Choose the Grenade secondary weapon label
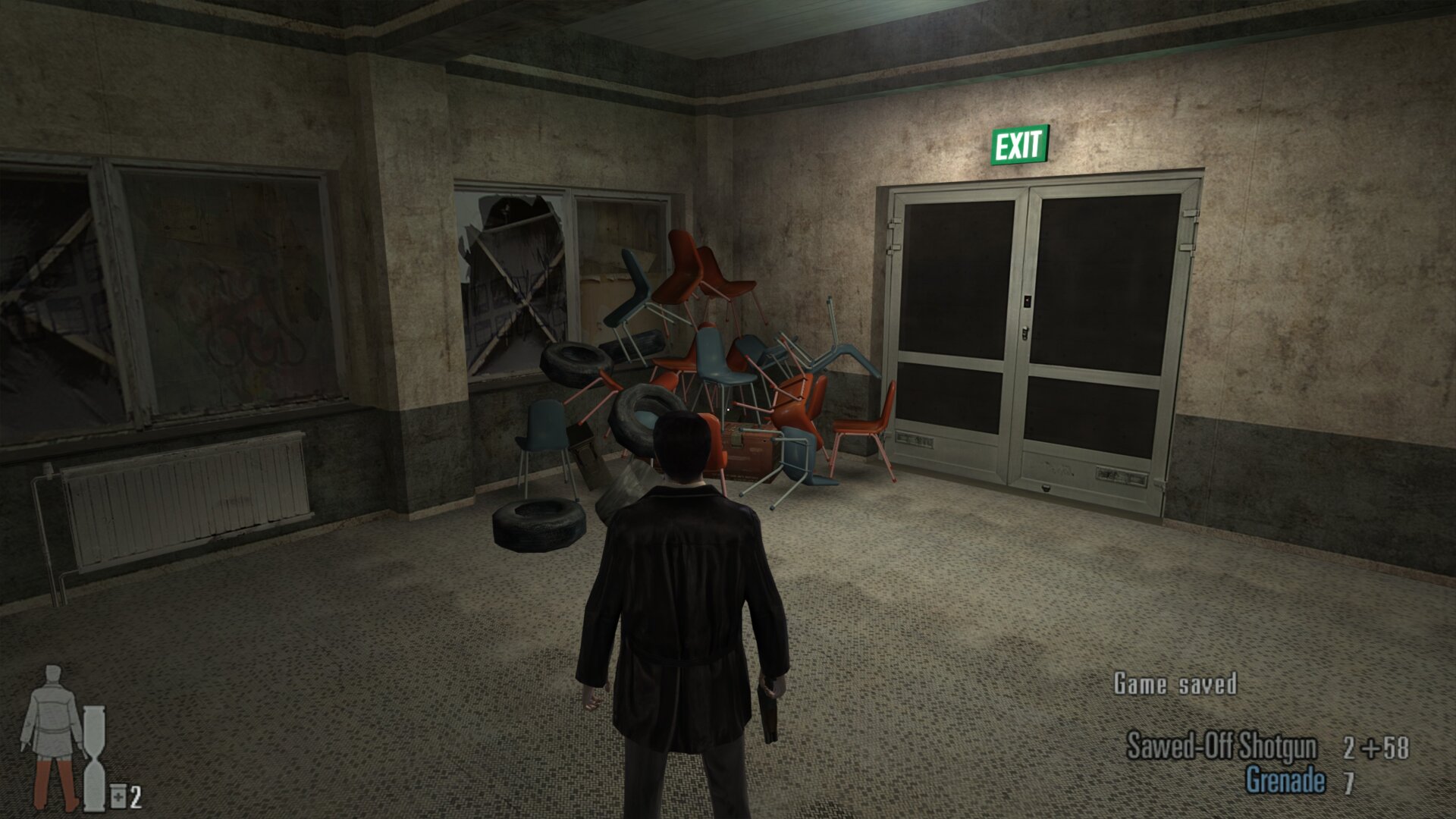The width and height of the screenshot is (1456, 819). point(1285,780)
